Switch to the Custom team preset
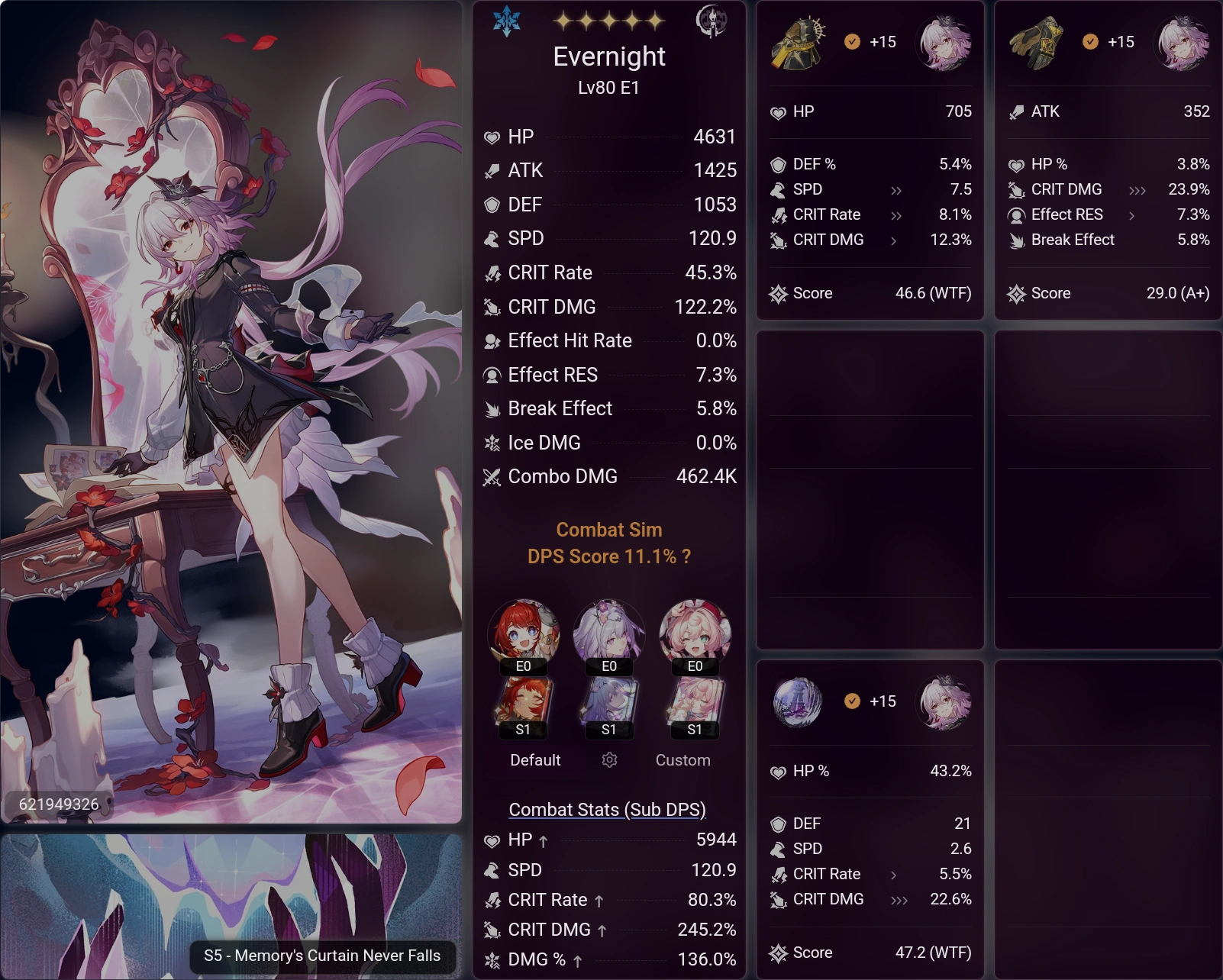This screenshot has width=1223, height=980. (682, 760)
